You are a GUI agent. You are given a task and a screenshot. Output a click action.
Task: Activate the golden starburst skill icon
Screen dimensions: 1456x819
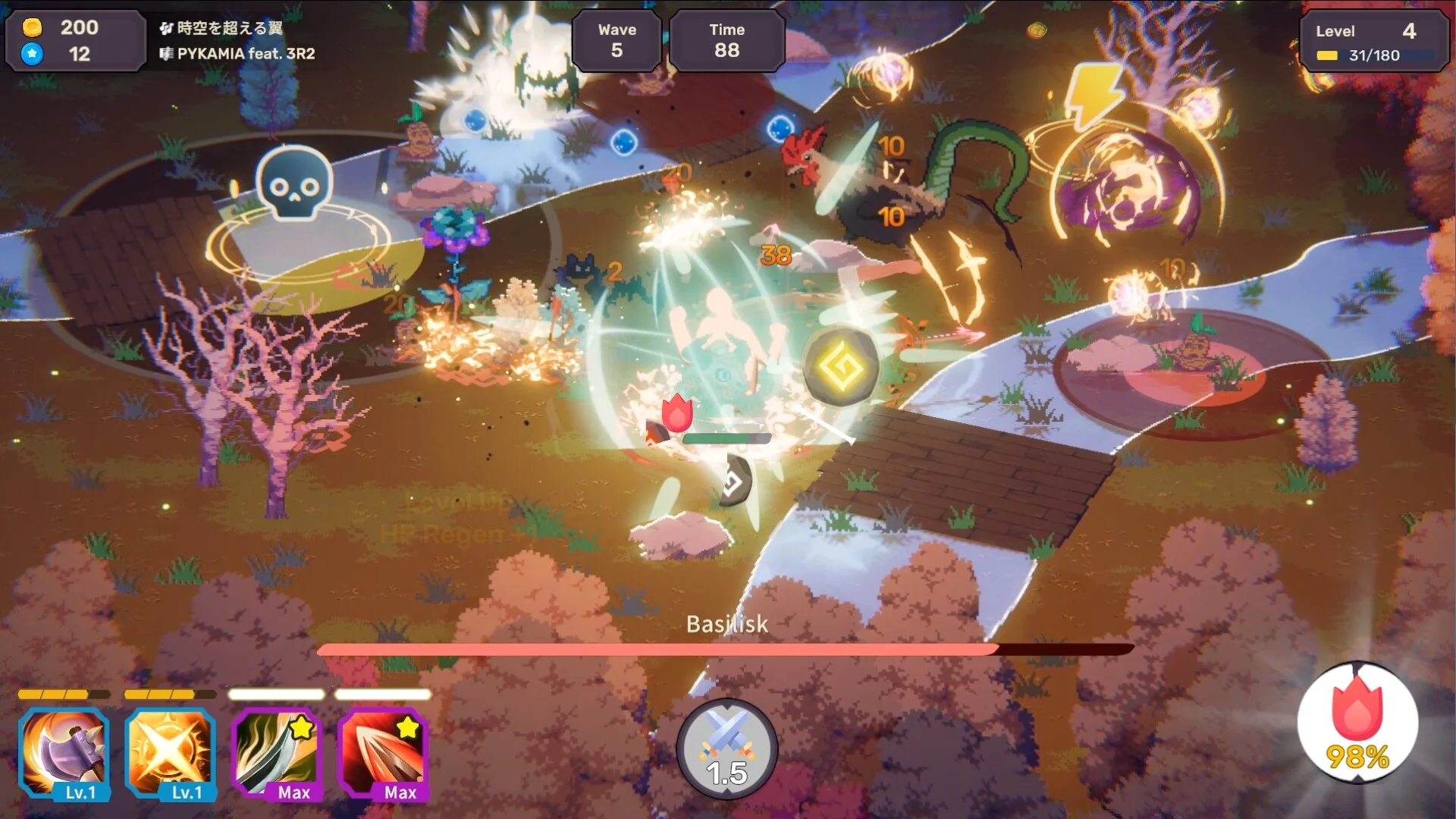tap(170, 753)
